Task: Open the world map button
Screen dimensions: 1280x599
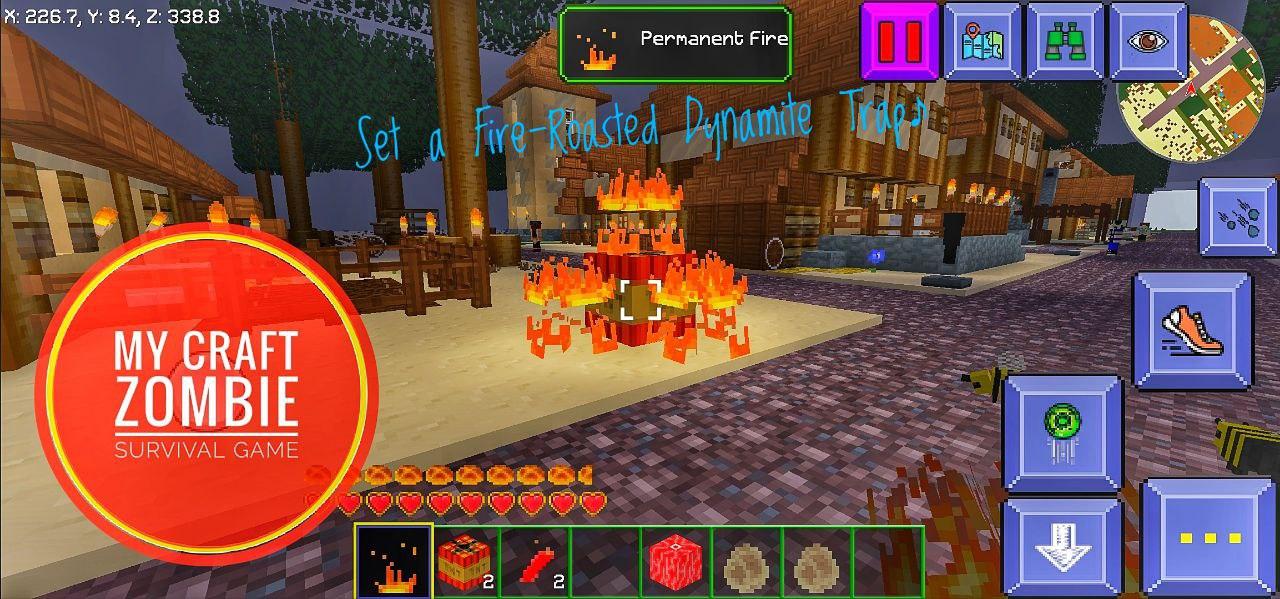Action: pos(982,41)
